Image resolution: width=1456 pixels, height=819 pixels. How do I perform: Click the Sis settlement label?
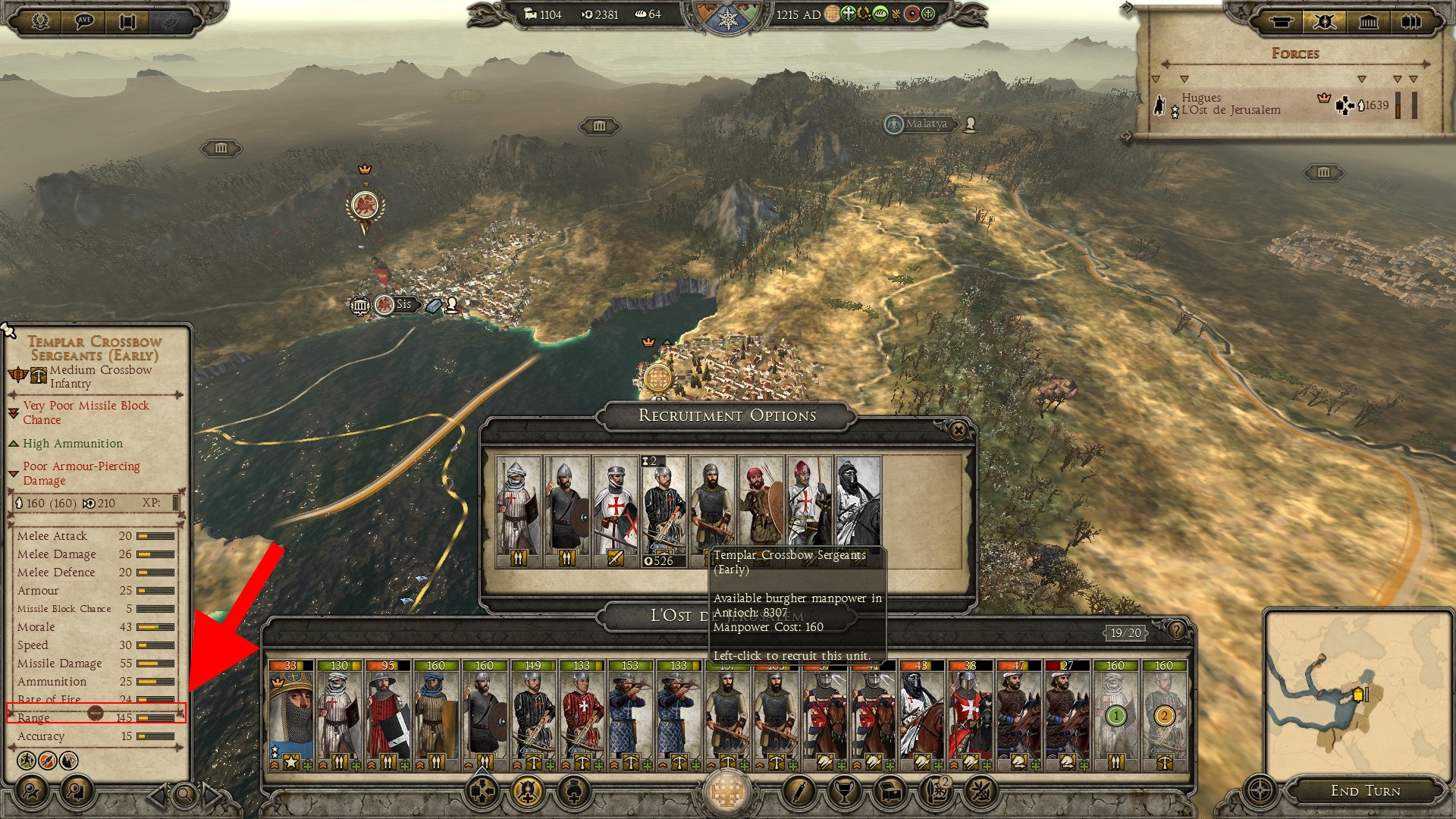pyautogui.click(x=403, y=305)
